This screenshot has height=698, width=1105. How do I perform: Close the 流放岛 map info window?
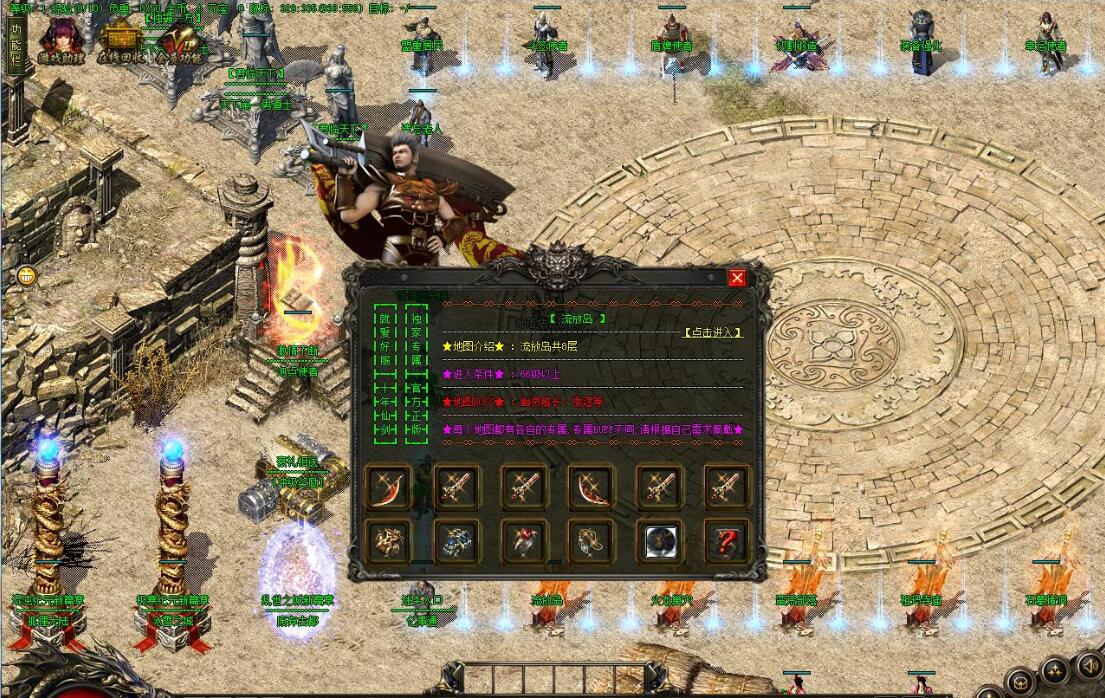[x=737, y=278]
